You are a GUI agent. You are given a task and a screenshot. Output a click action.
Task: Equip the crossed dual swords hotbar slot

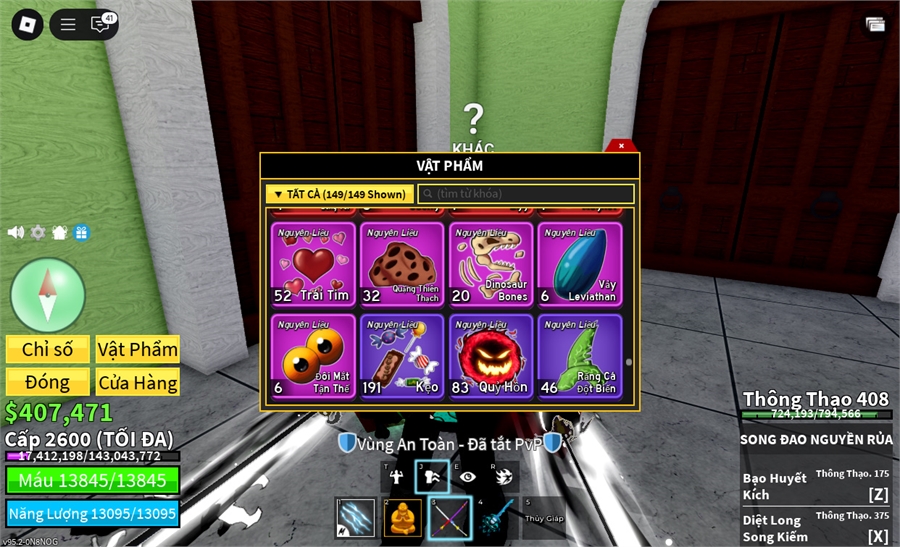pyautogui.click(x=449, y=518)
